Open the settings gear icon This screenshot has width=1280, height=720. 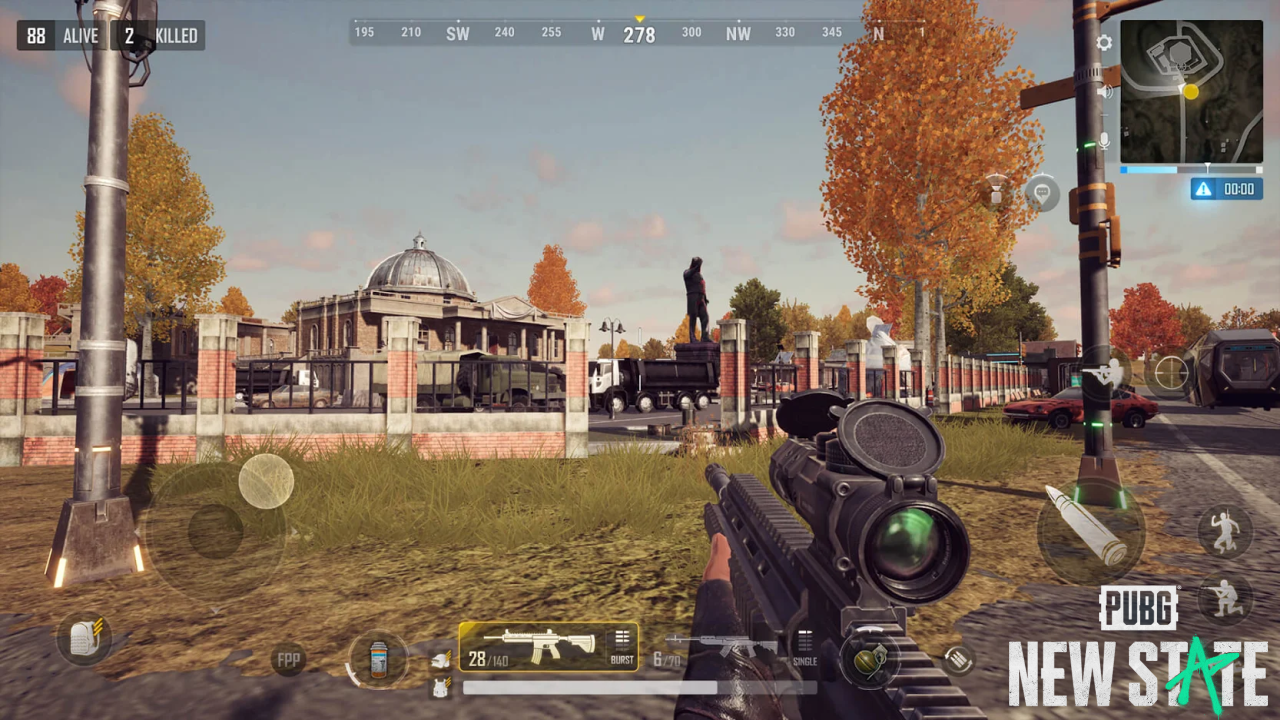1104,43
